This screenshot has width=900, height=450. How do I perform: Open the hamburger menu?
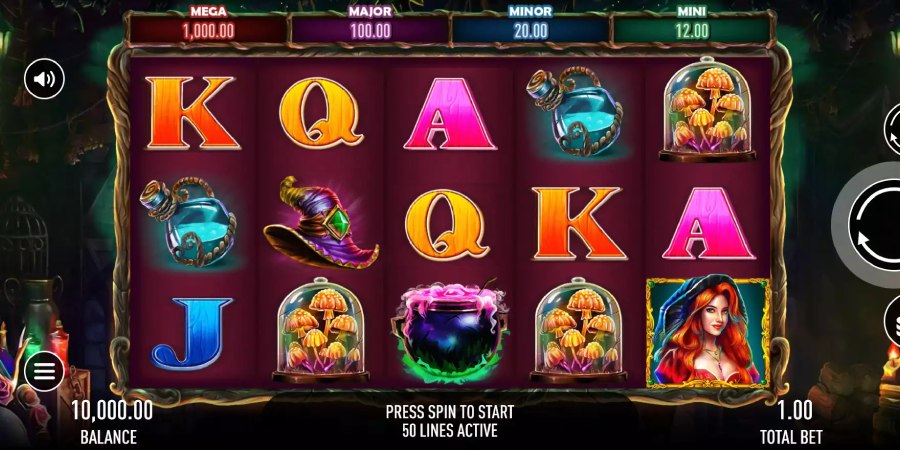click(x=44, y=372)
